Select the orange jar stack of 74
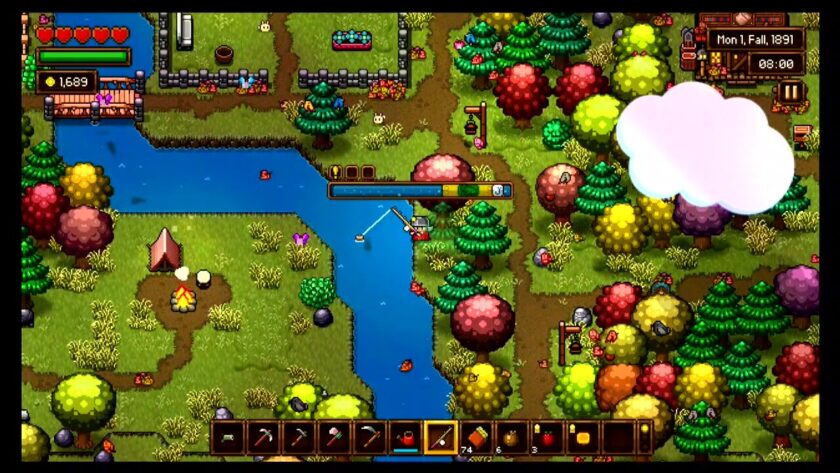 coord(476,437)
